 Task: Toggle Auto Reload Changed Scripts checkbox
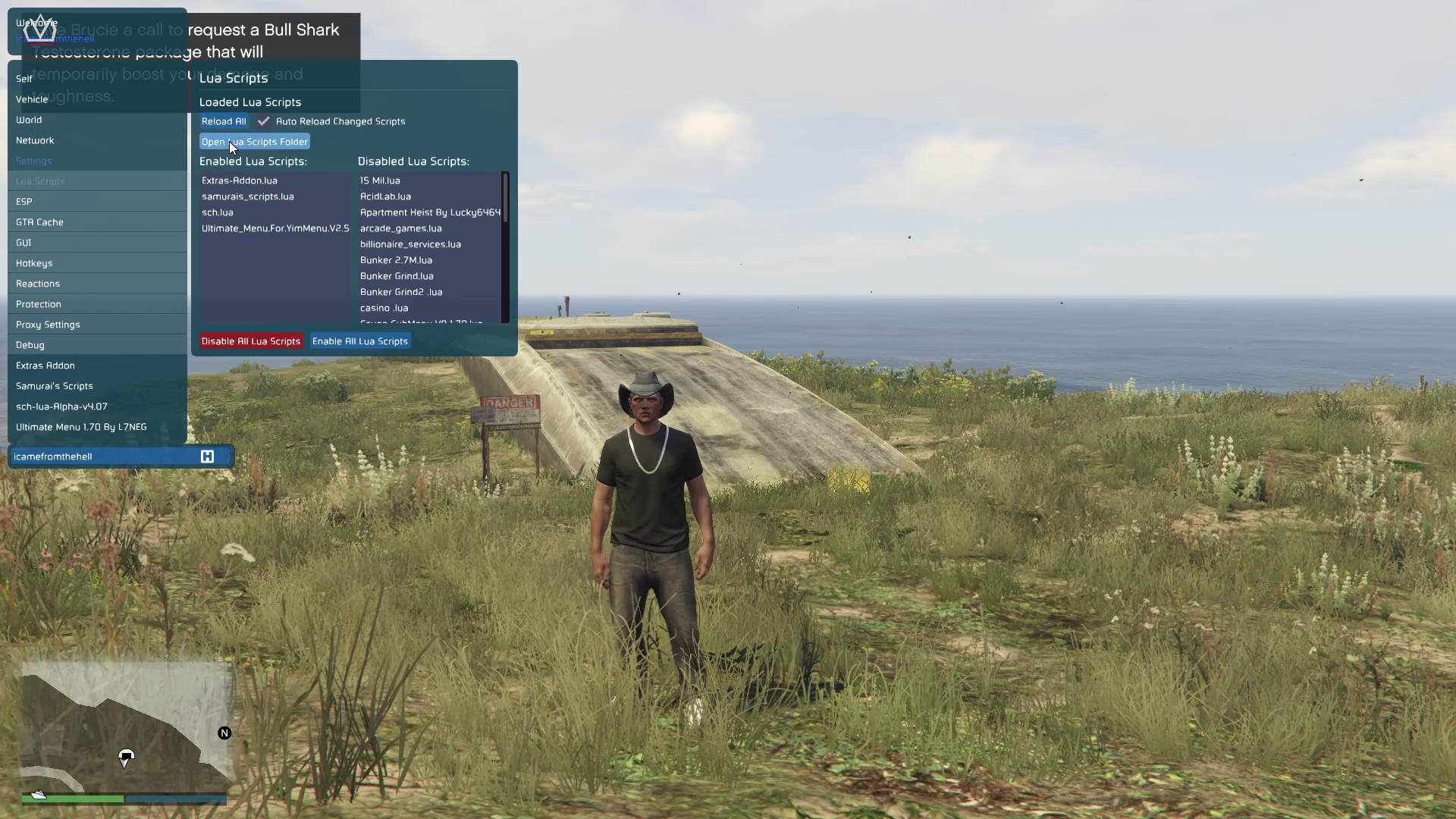[263, 121]
